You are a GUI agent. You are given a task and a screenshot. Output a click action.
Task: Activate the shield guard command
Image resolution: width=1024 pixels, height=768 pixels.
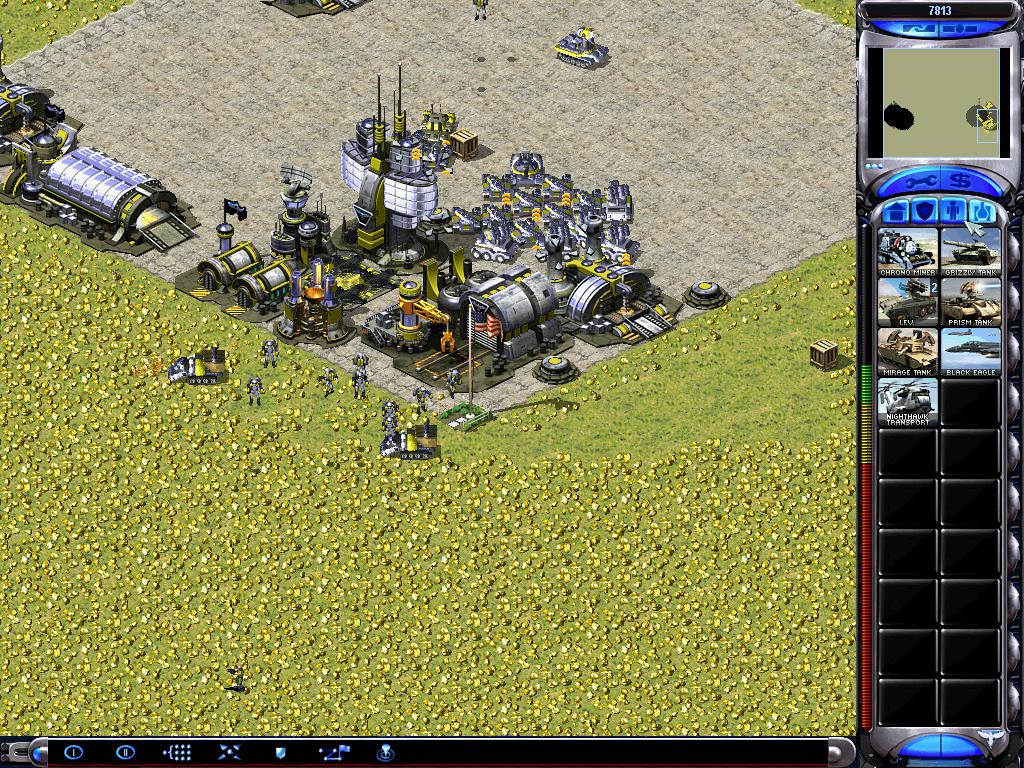(x=281, y=752)
